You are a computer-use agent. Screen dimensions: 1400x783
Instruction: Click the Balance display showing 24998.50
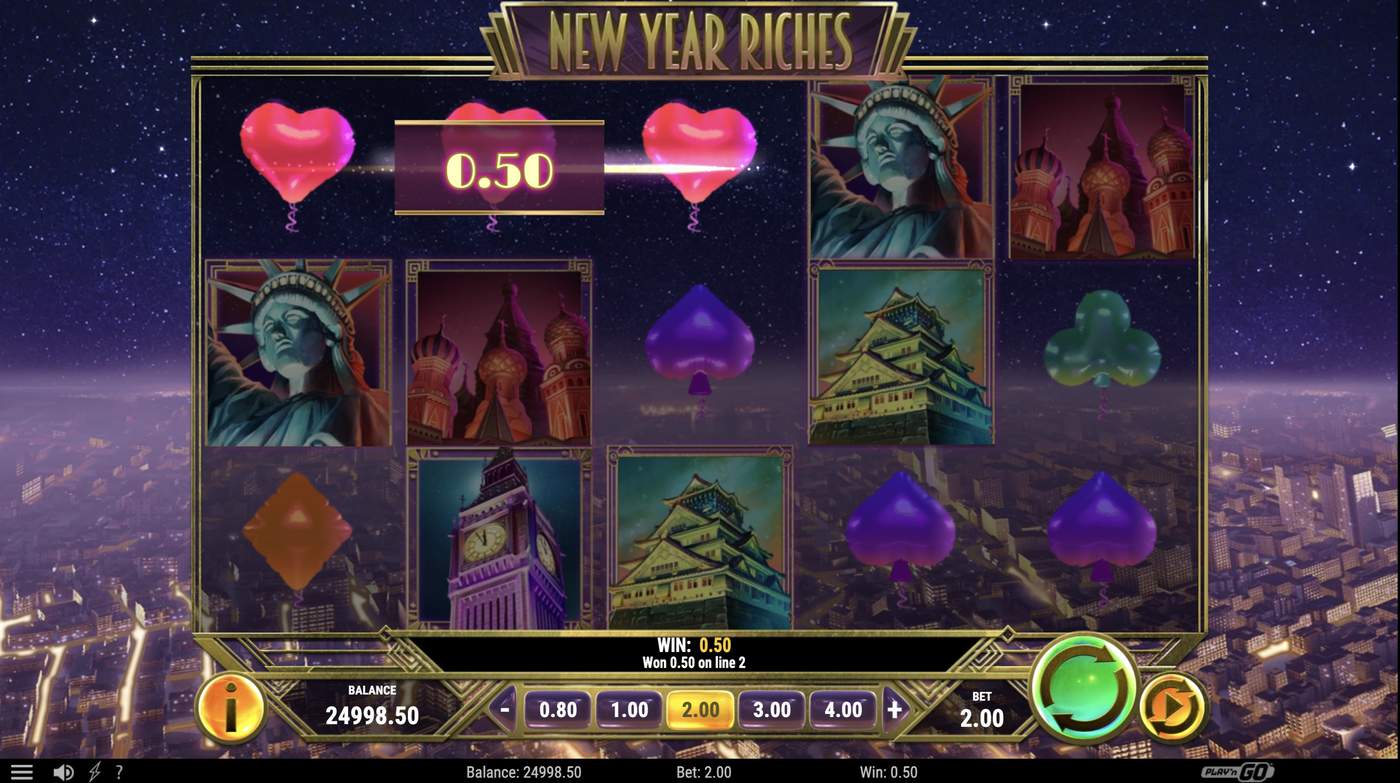click(370, 703)
